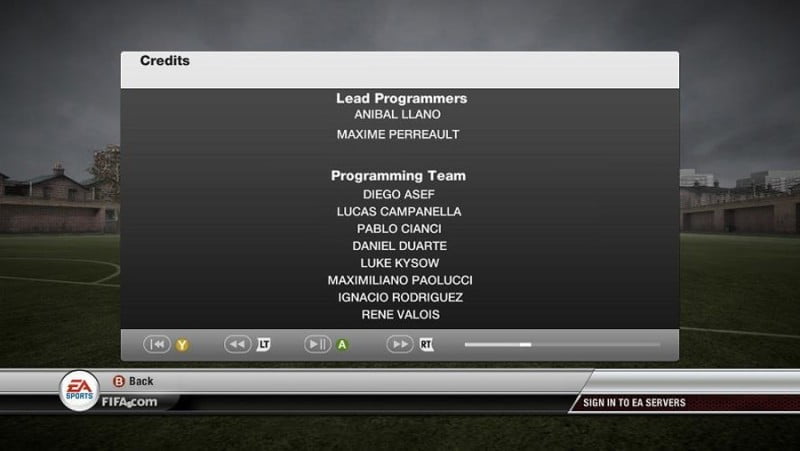Go back using the Back label

pos(140,381)
